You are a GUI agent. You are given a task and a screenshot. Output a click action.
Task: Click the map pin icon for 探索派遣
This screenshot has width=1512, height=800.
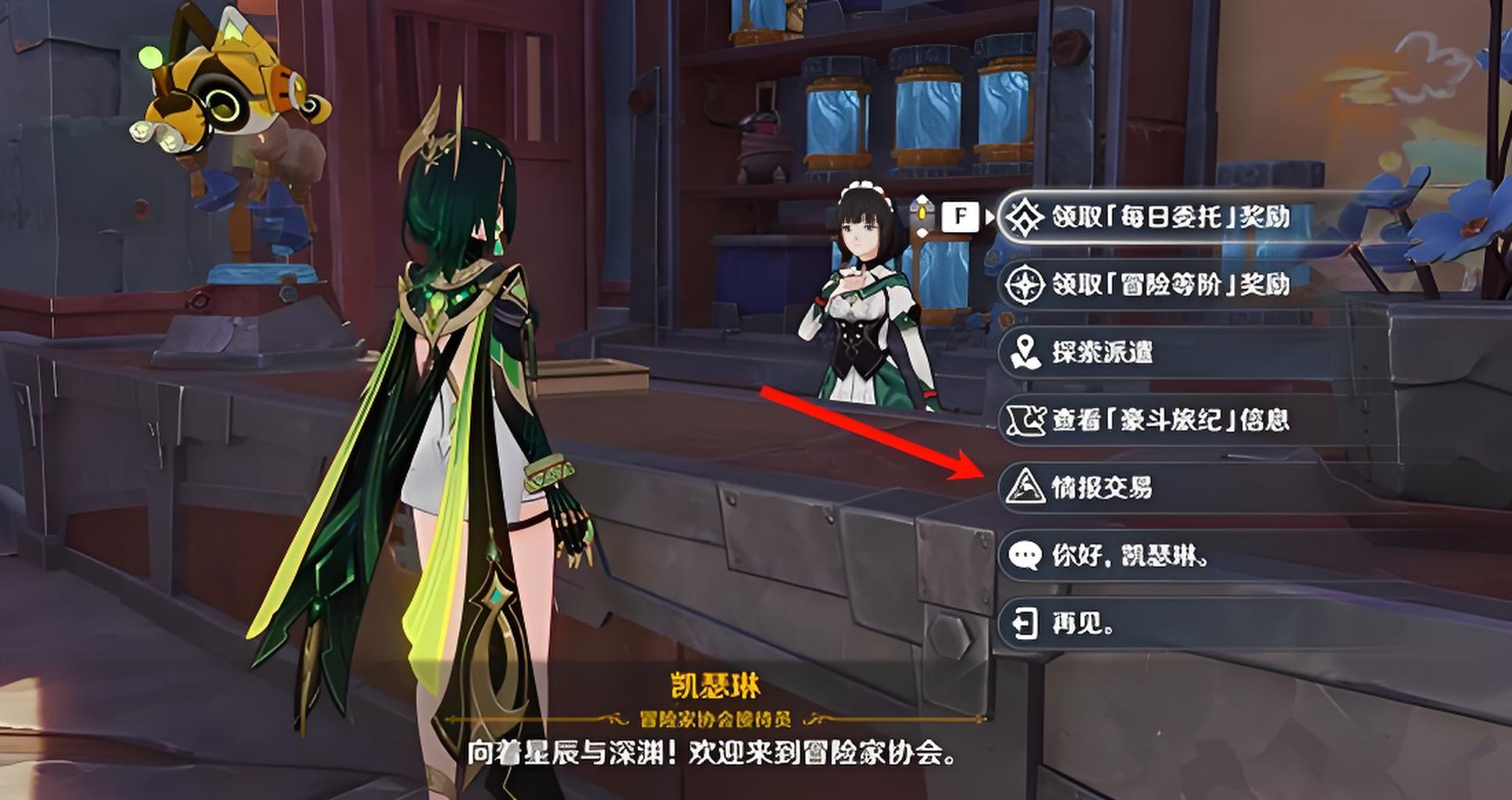(1026, 352)
